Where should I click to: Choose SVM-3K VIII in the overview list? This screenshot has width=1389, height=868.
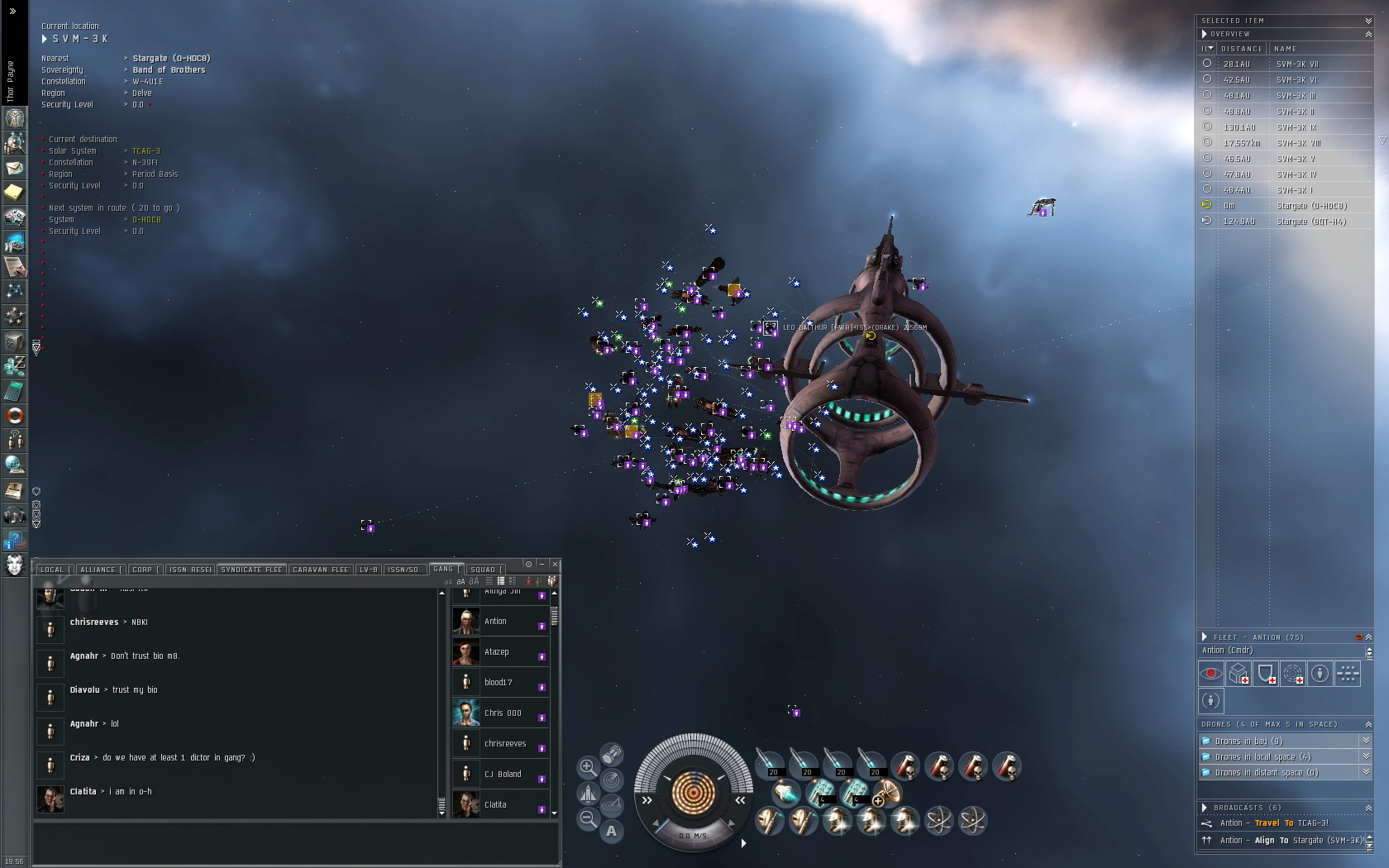point(1298,143)
